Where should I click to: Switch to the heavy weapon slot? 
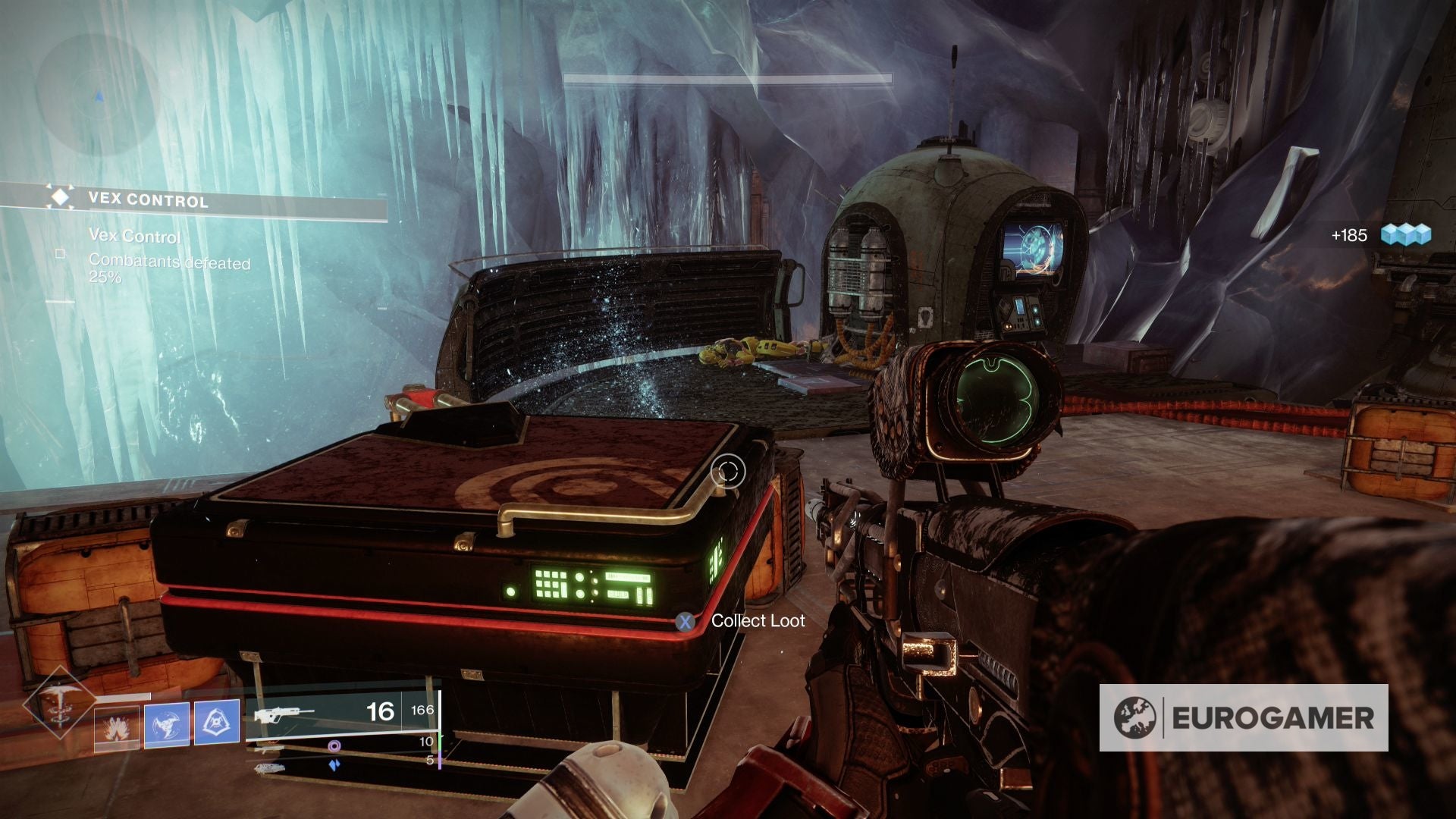[270, 767]
